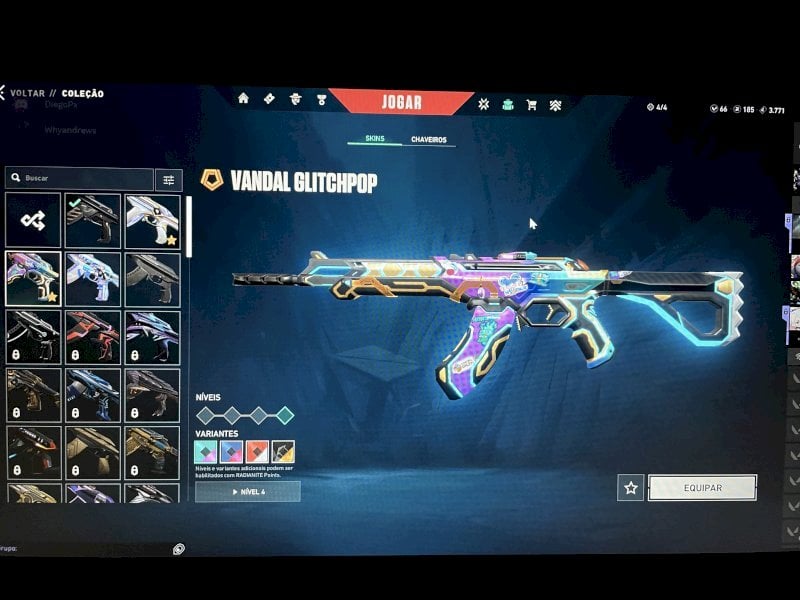Equip the Vandal Glitchpop skin
Image resolution: width=800 pixels, height=600 pixels.
click(702, 488)
